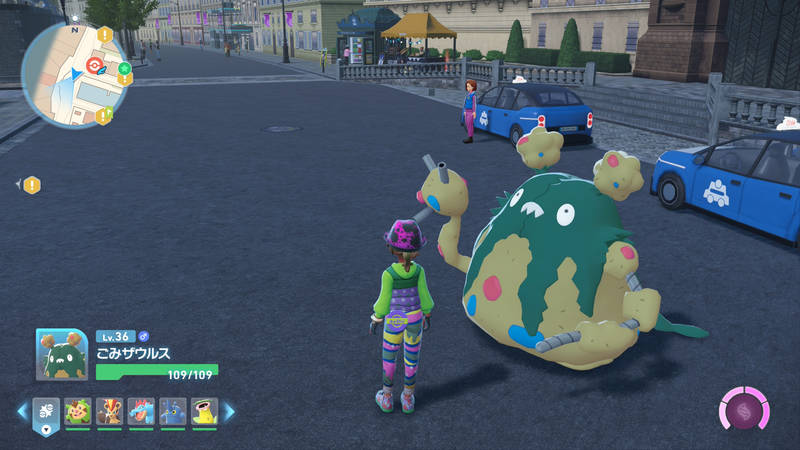The image size is (800, 450).
Task: Choose the Pyroar party slot
Action: click(109, 411)
